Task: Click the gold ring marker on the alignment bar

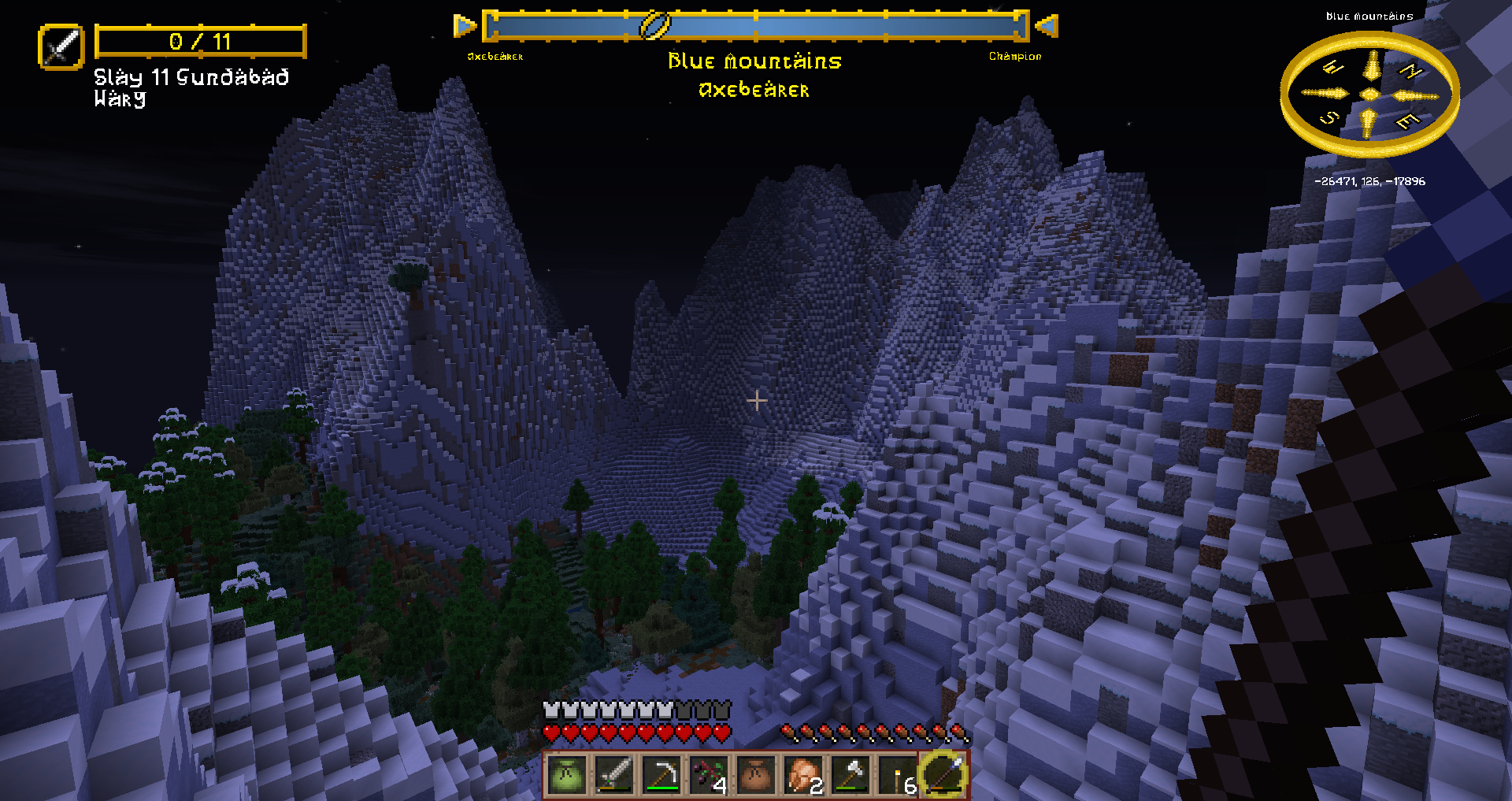Action: (x=654, y=26)
